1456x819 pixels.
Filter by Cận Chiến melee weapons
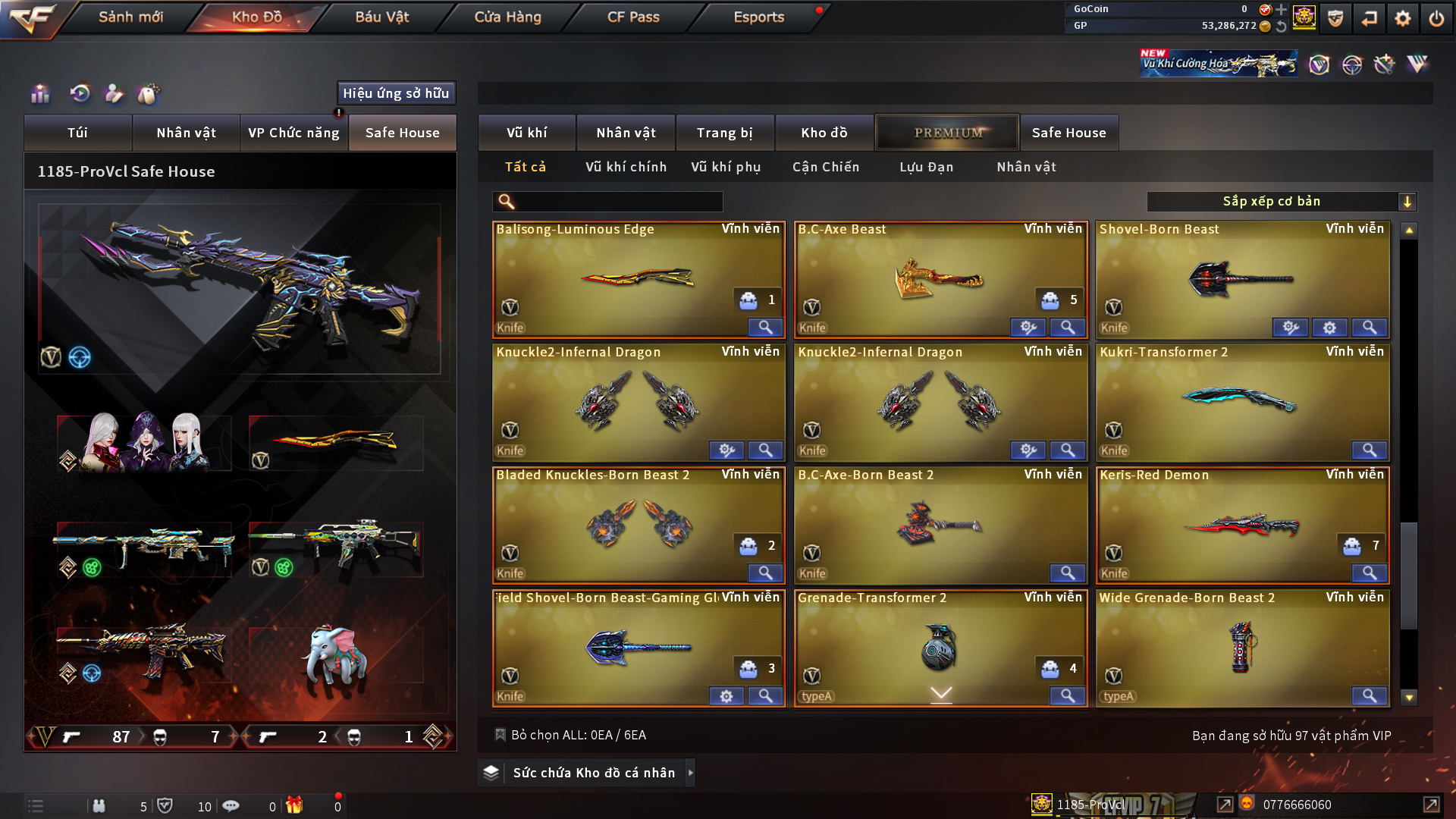825,167
